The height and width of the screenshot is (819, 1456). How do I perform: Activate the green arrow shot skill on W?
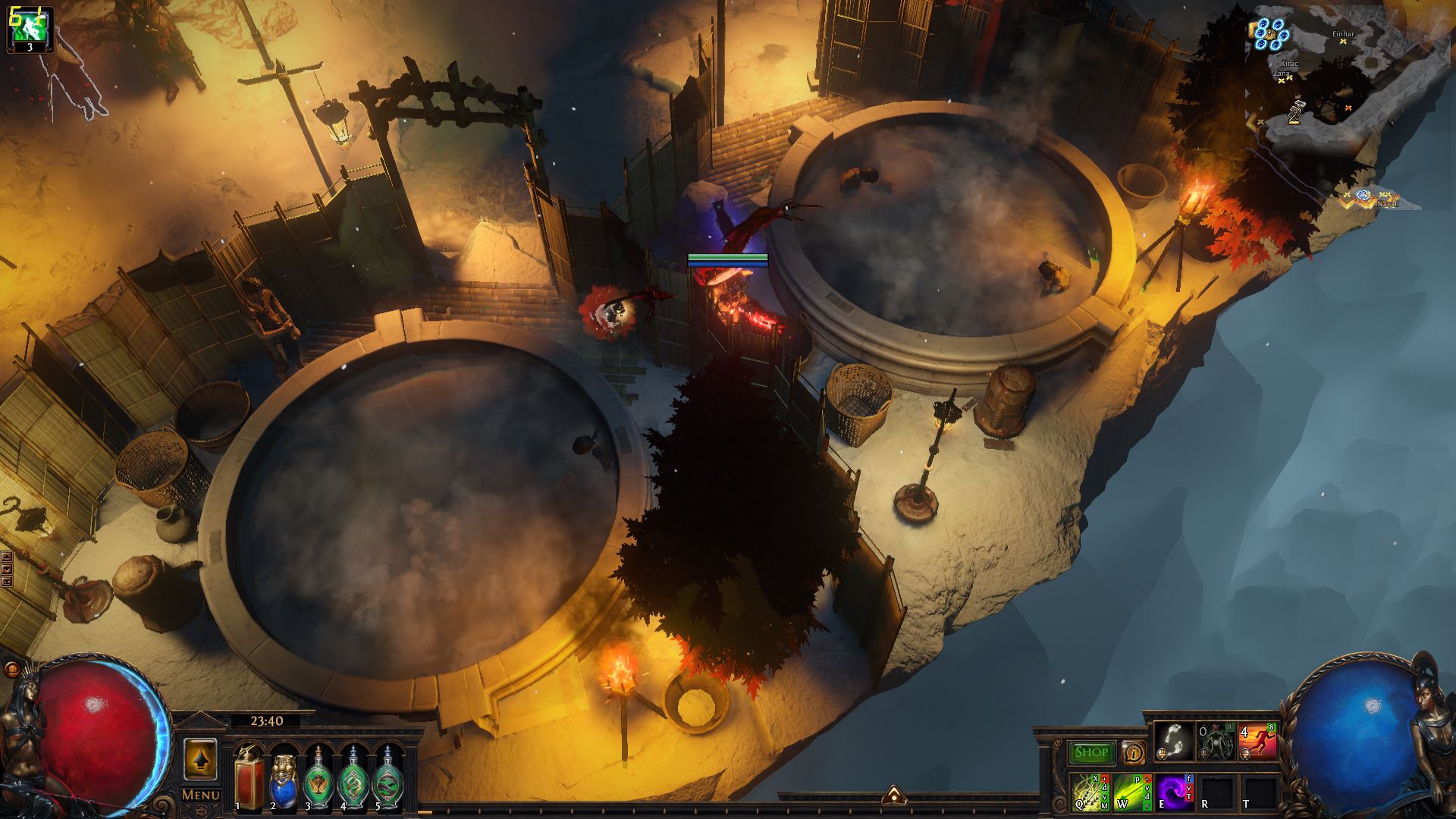tap(1133, 792)
